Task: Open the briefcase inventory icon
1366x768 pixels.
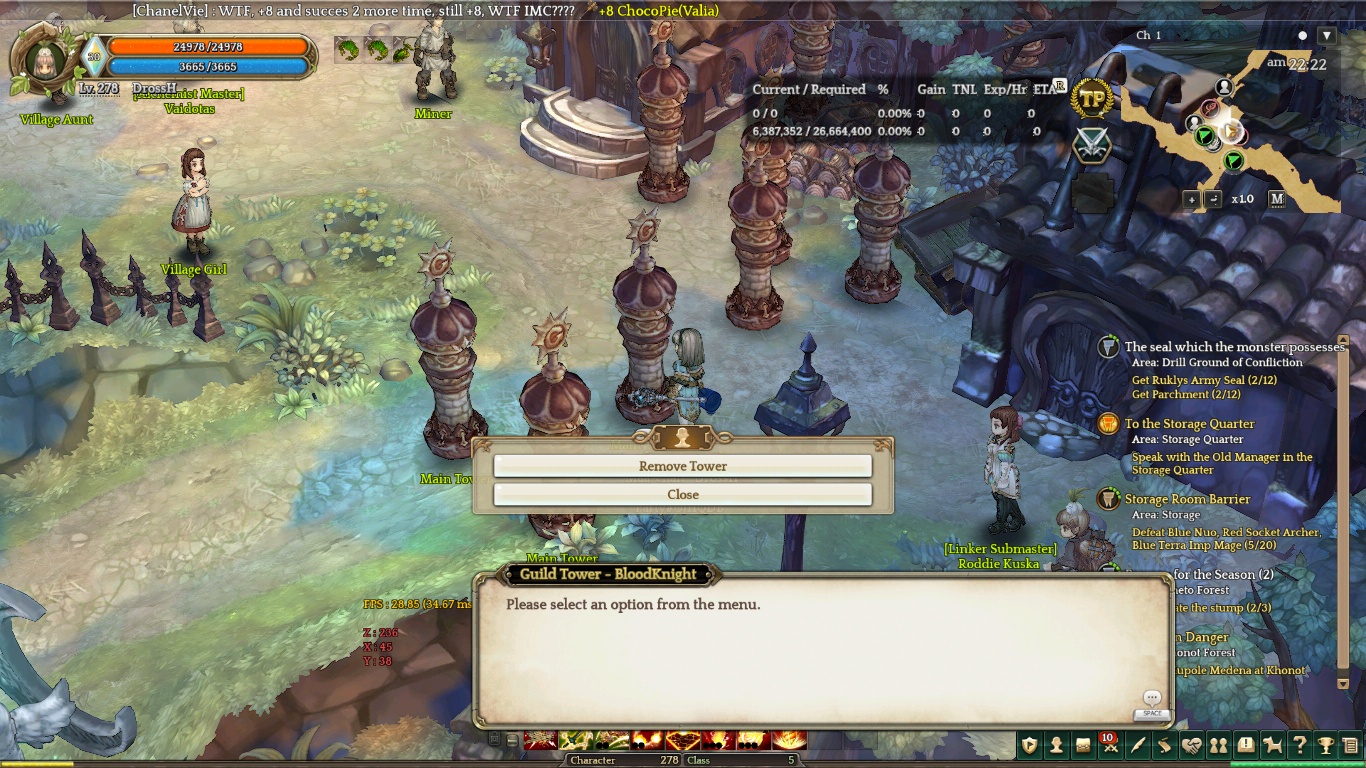Action: point(1083,745)
